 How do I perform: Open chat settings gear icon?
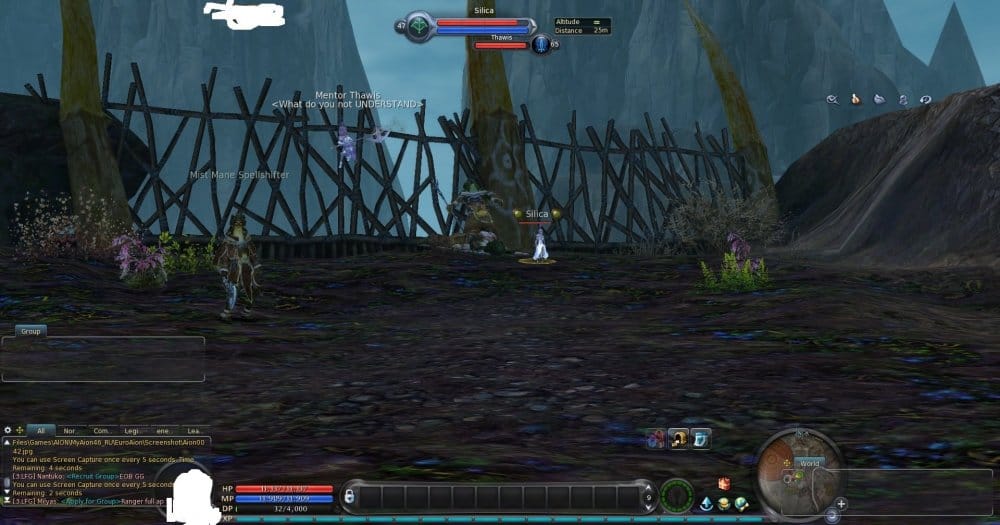8,430
